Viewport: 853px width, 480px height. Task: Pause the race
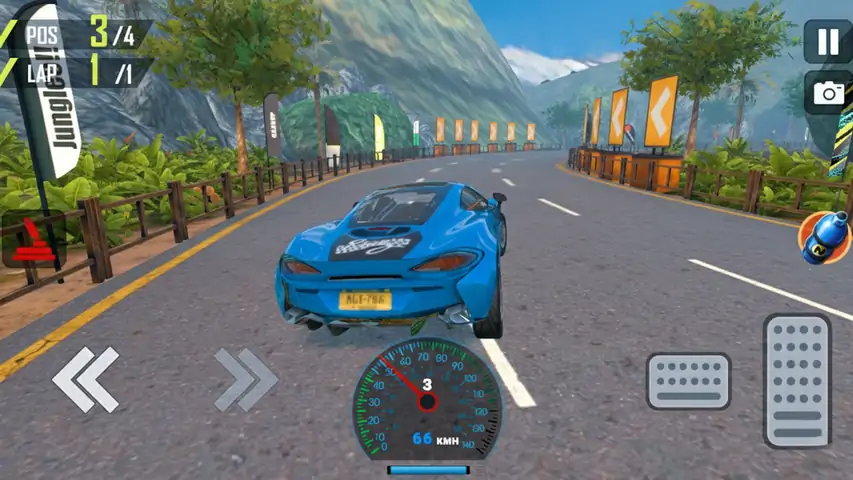[x=828, y=42]
